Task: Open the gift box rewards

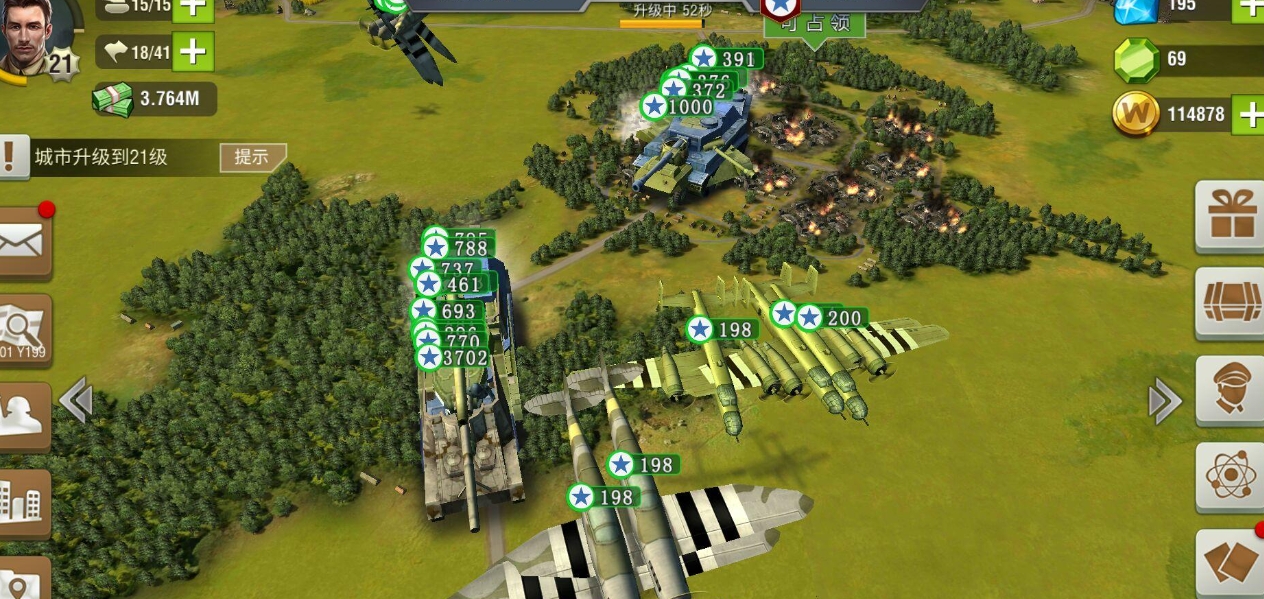Action: (x=1230, y=215)
